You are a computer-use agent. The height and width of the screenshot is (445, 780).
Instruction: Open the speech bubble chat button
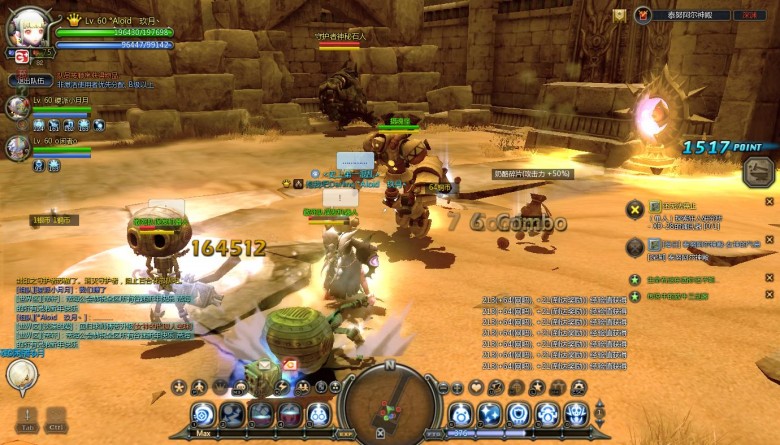20,375
